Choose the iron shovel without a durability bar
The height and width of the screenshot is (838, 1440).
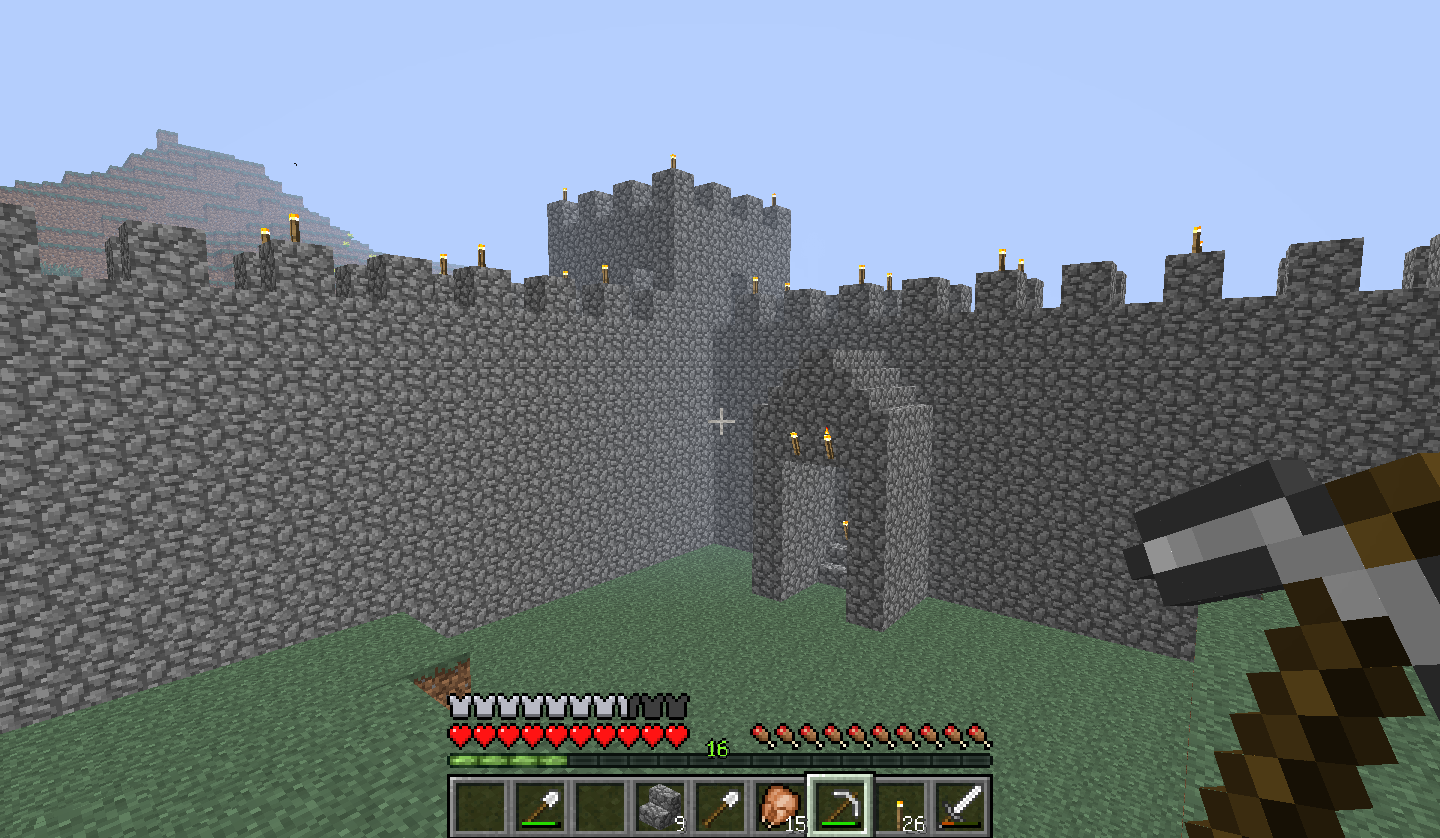click(x=720, y=805)
